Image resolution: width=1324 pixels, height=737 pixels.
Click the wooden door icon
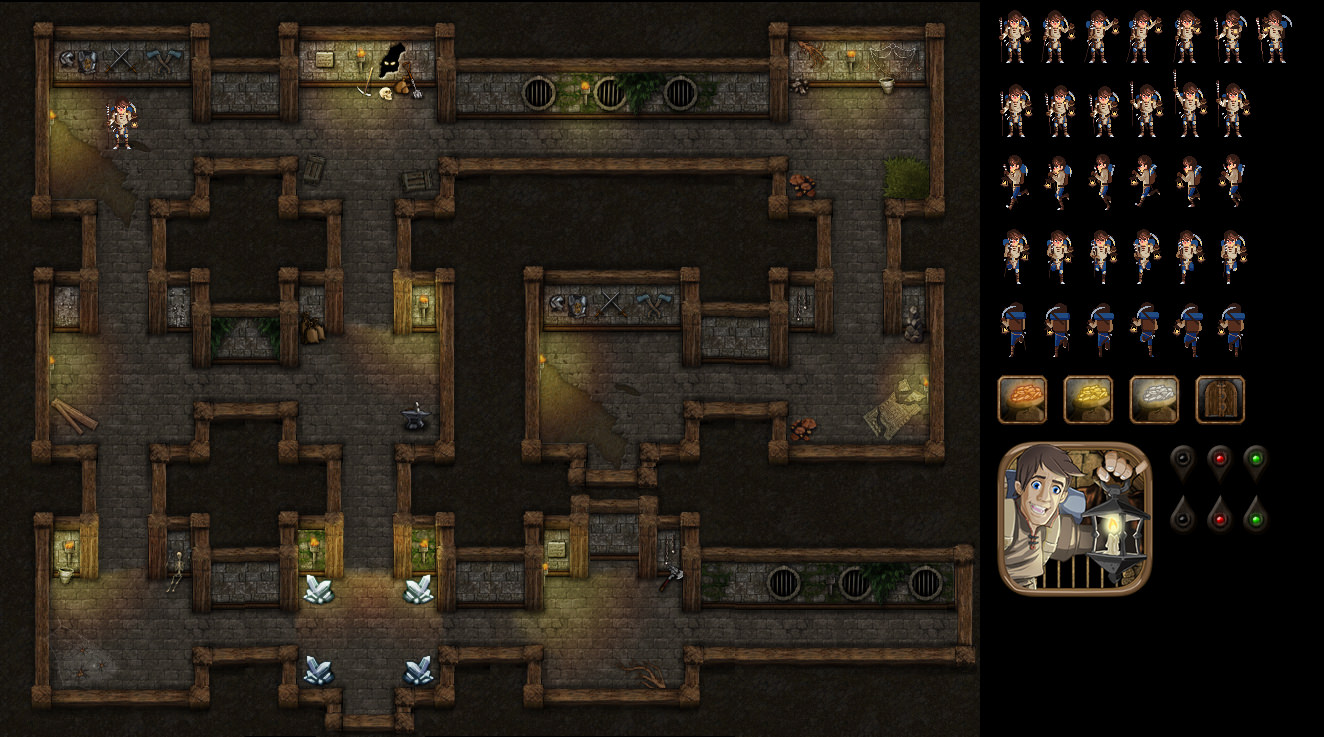tap(1220, 400)
